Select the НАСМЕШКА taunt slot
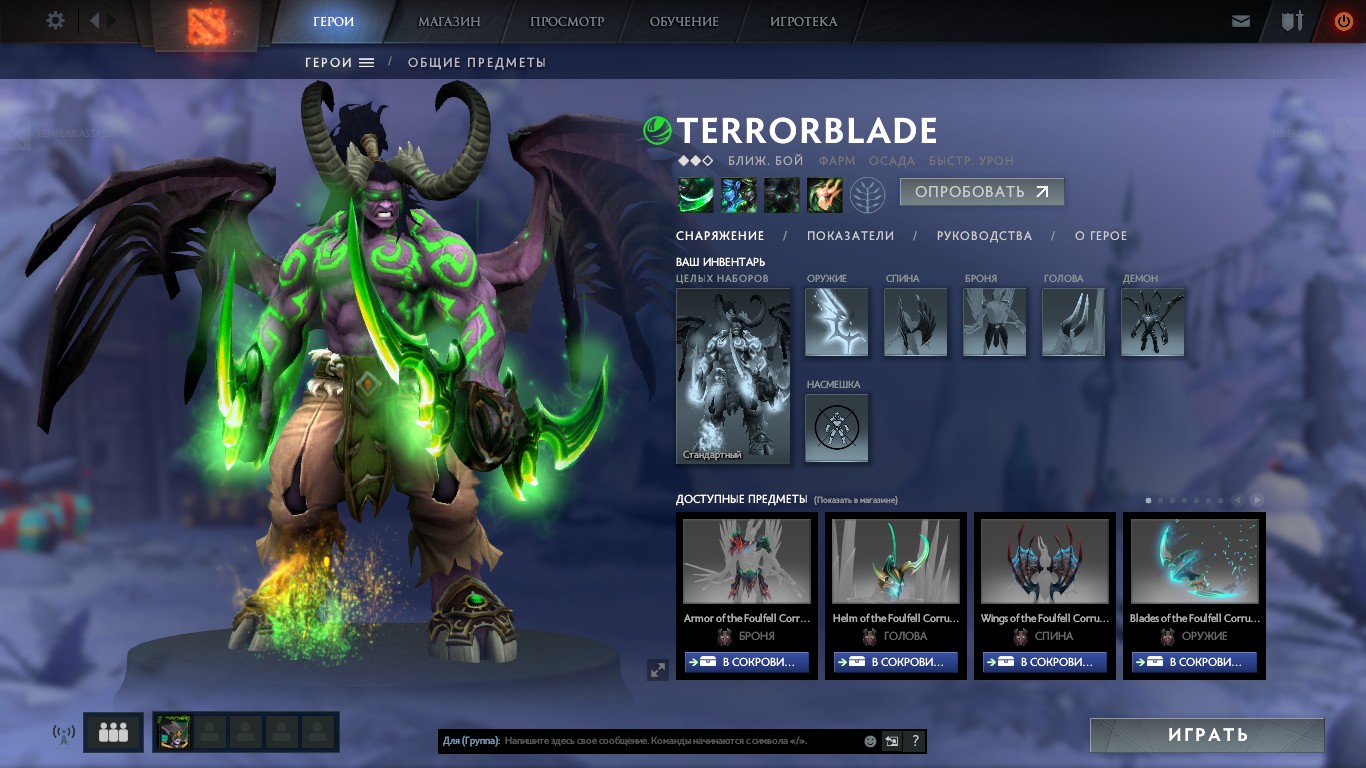The image size is (1366, 768). click(x=836, y=428)
